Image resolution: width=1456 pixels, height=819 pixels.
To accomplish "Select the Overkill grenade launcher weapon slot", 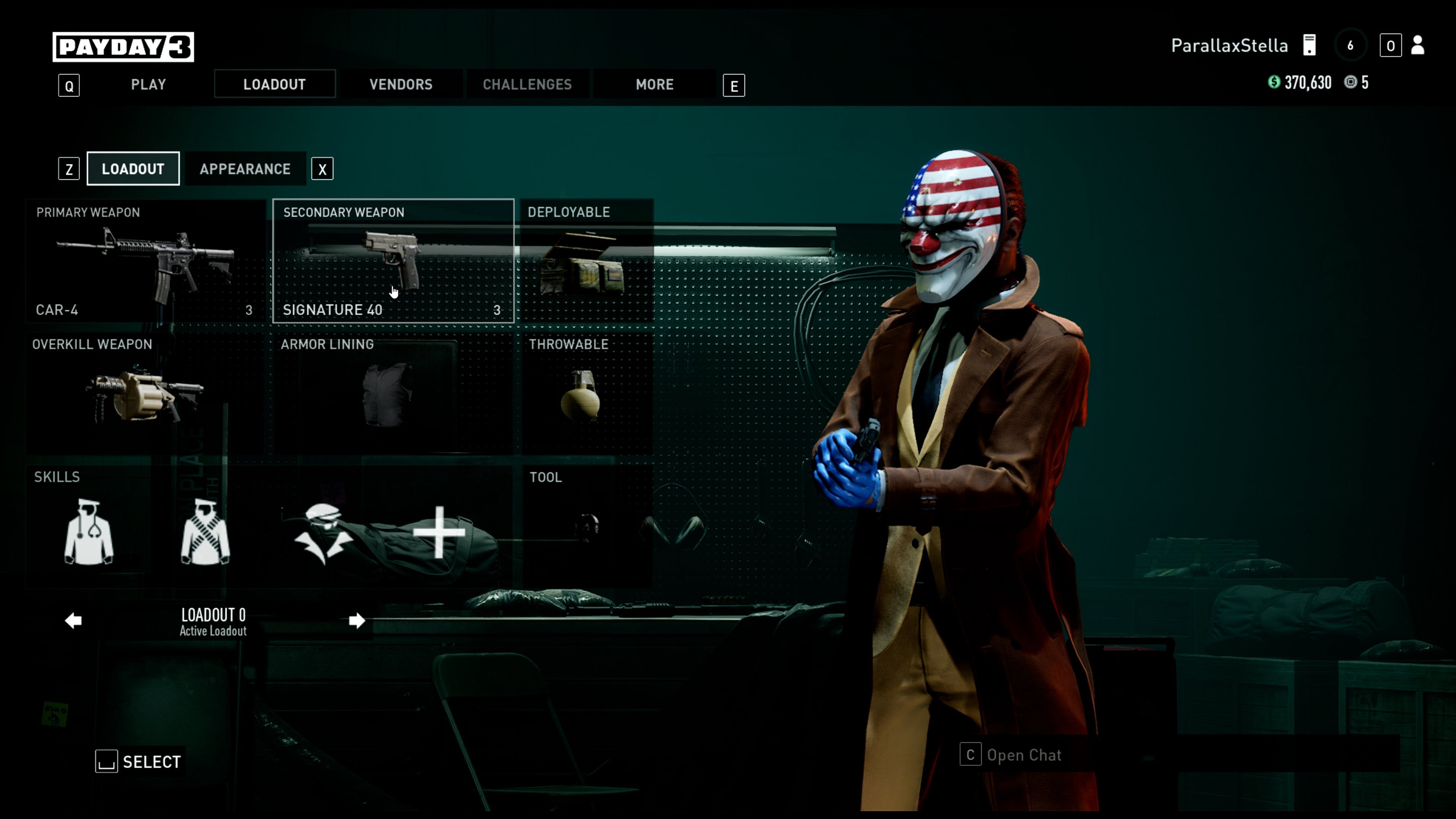I will click(147, 395).
